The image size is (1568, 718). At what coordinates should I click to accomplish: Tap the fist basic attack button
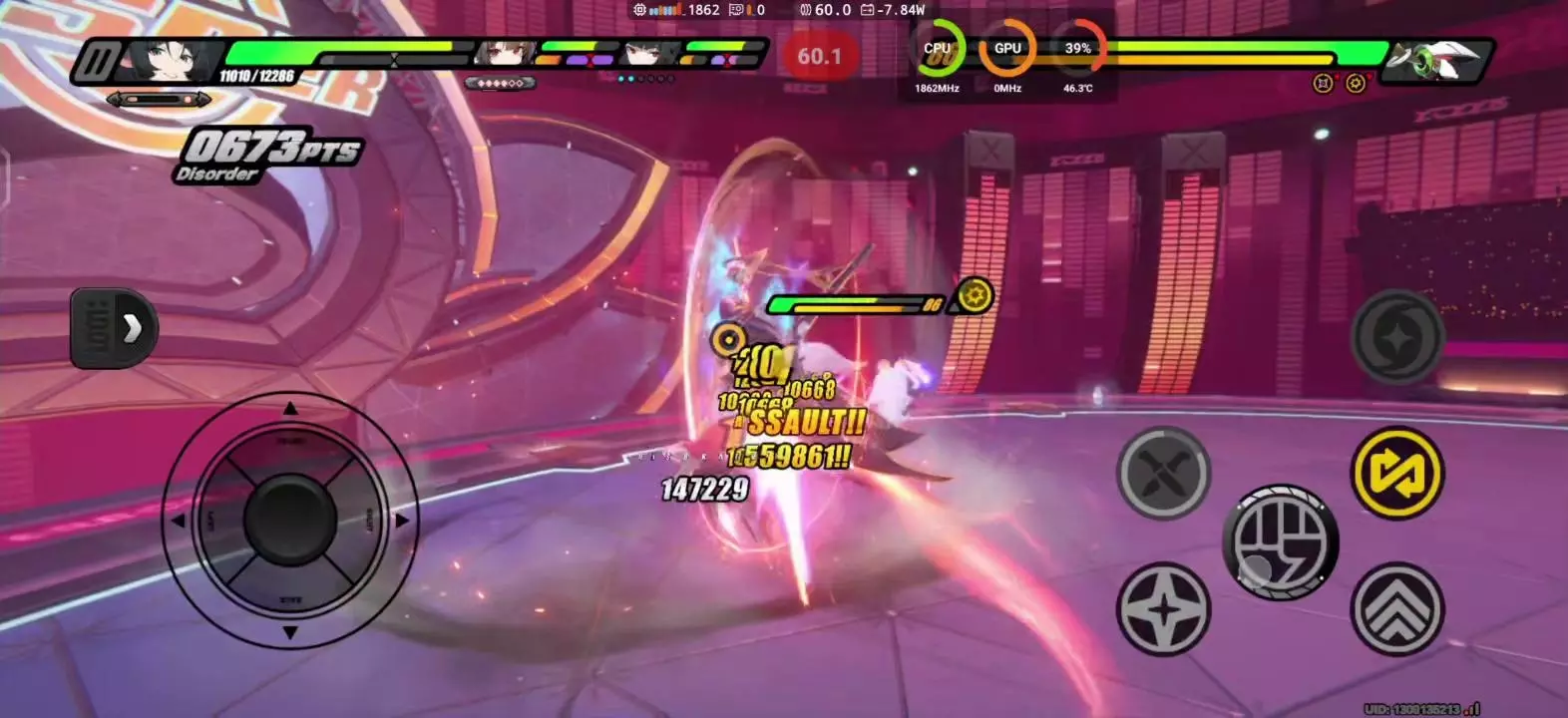coord(1281,542)
